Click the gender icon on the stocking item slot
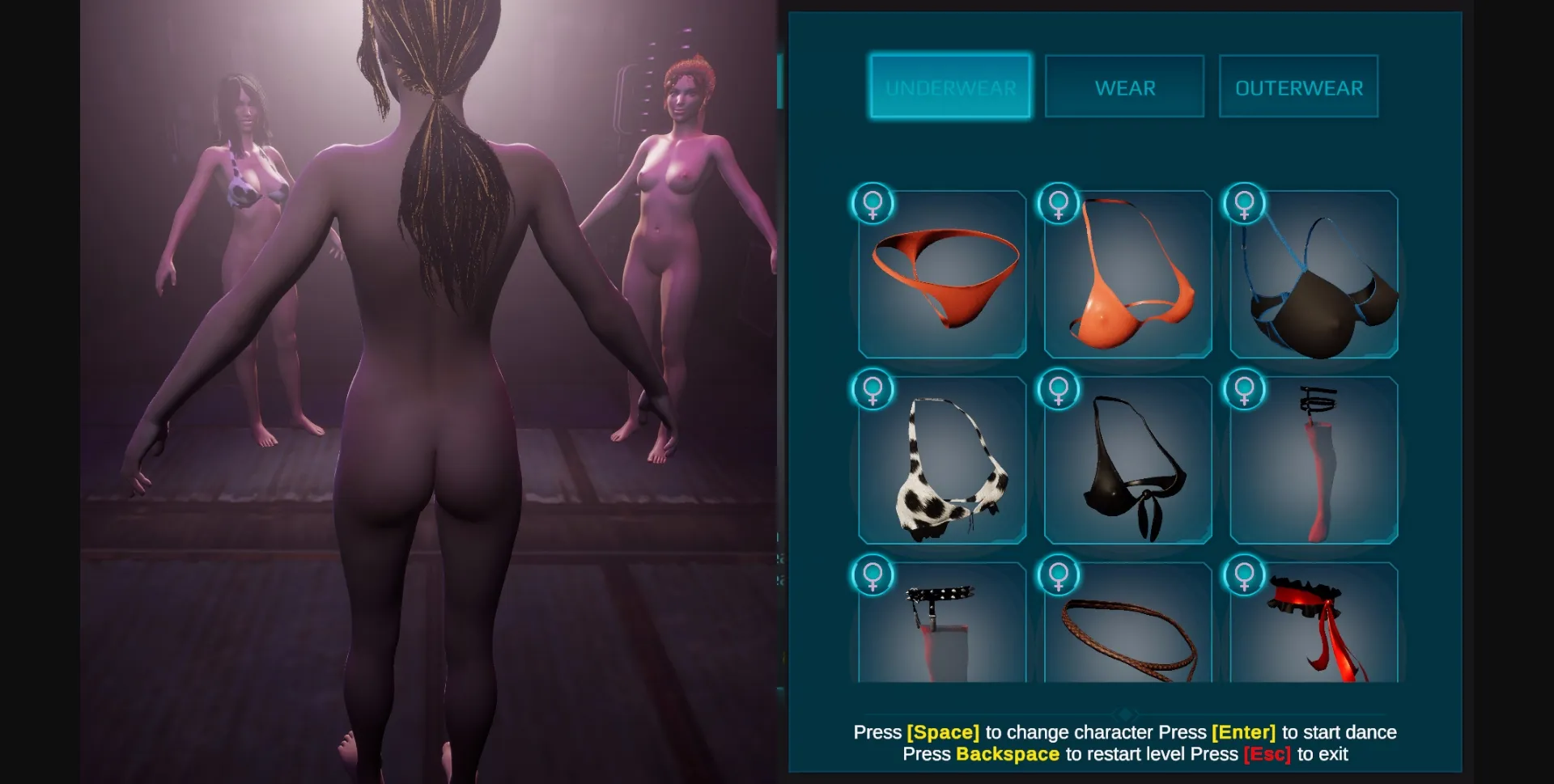 (1245, 388)
